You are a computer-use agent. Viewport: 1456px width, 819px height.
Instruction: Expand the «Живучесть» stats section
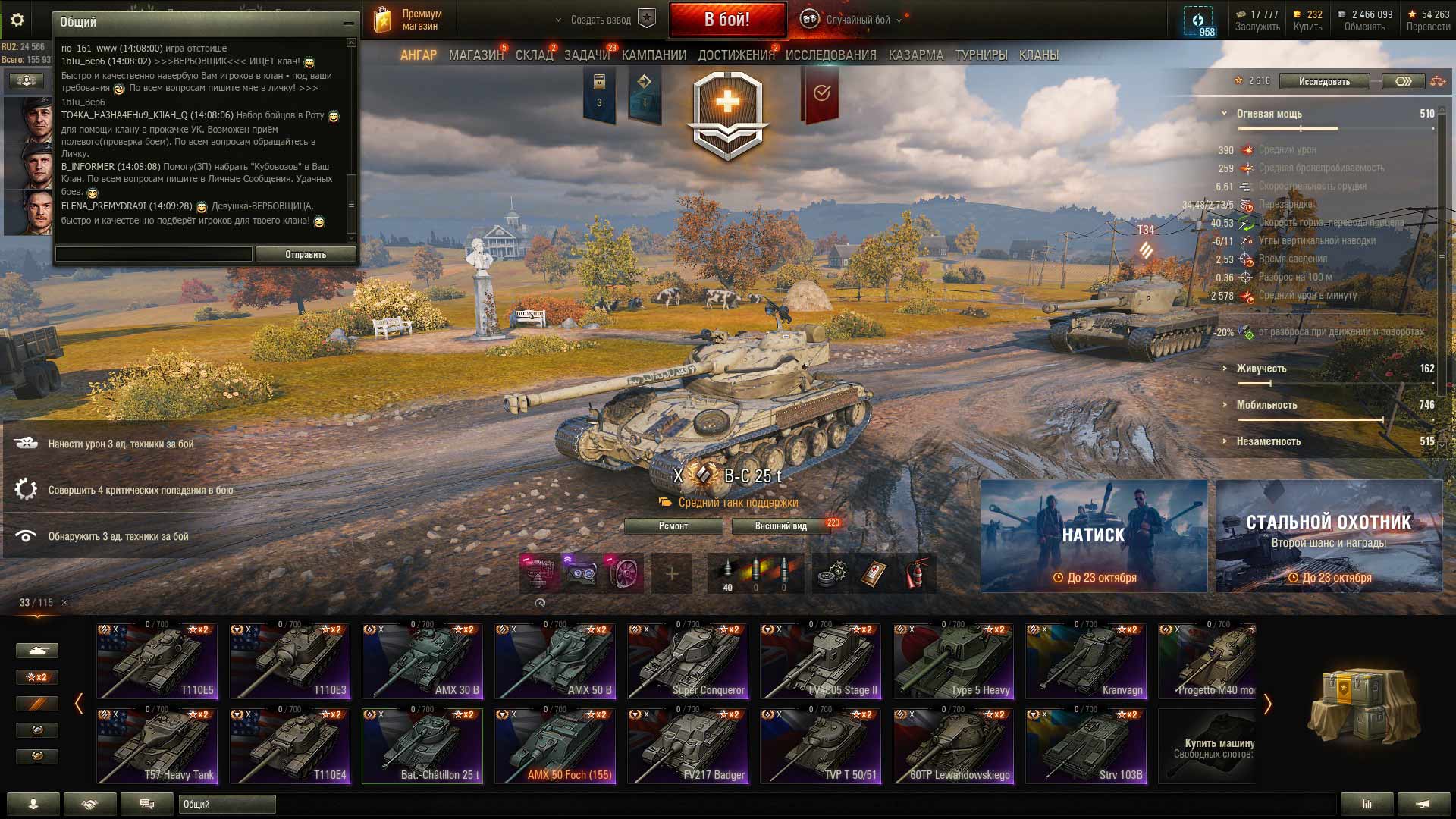(1261, 369)
